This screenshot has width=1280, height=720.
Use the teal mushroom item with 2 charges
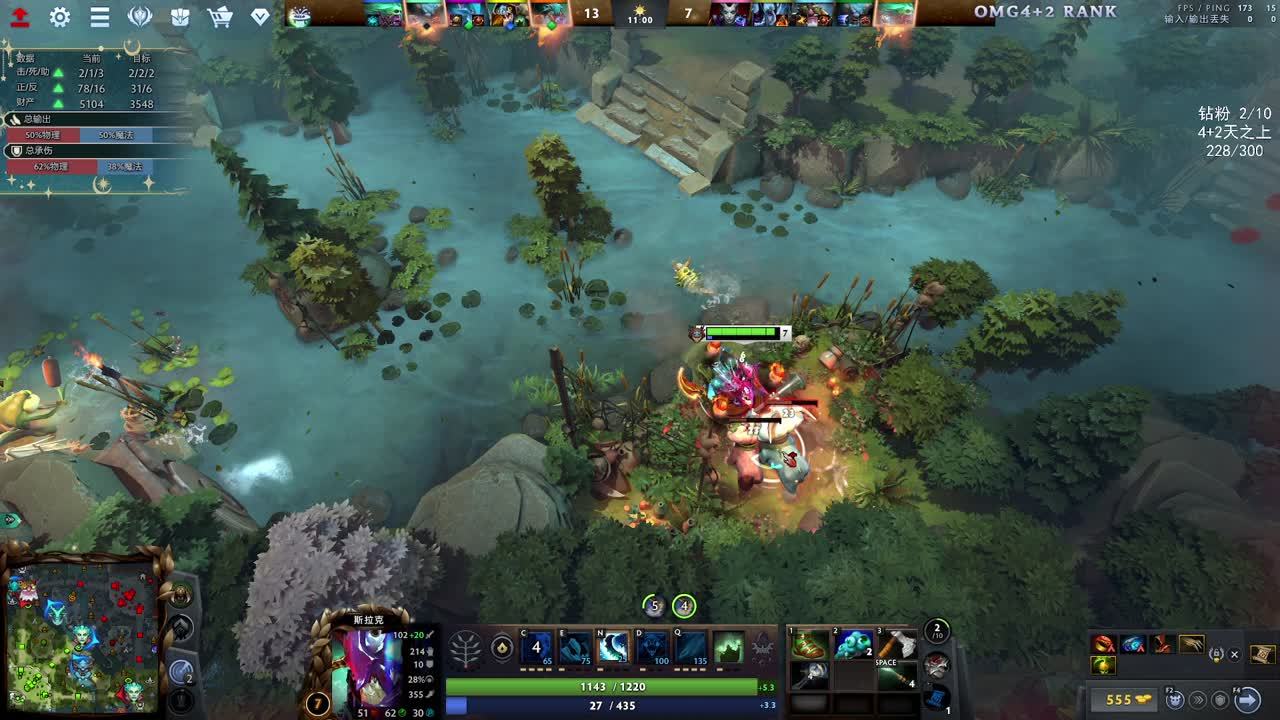pyautogui.click(x=853, y=645)
